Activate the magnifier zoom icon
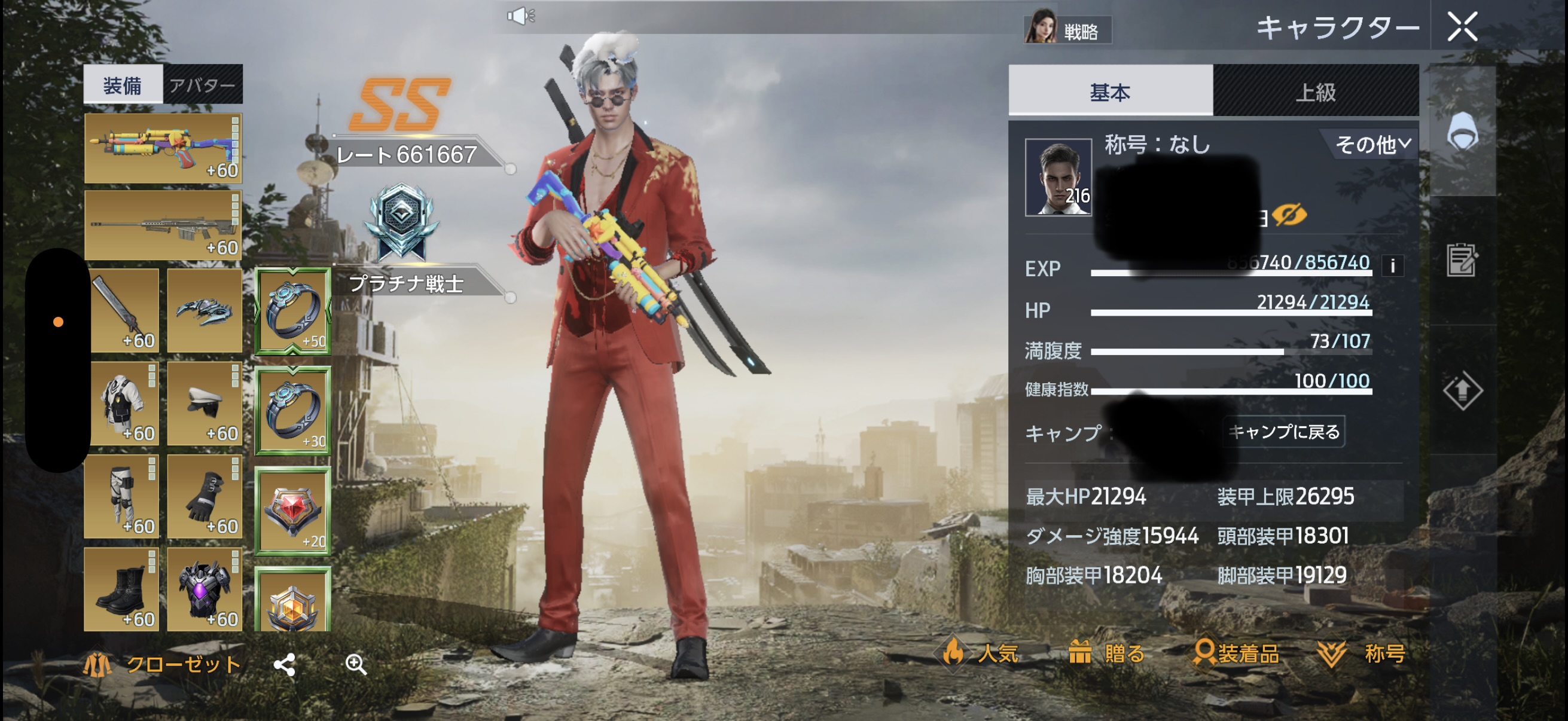The width and height of the screenshot is (1568, 721). tap(356, 664)
